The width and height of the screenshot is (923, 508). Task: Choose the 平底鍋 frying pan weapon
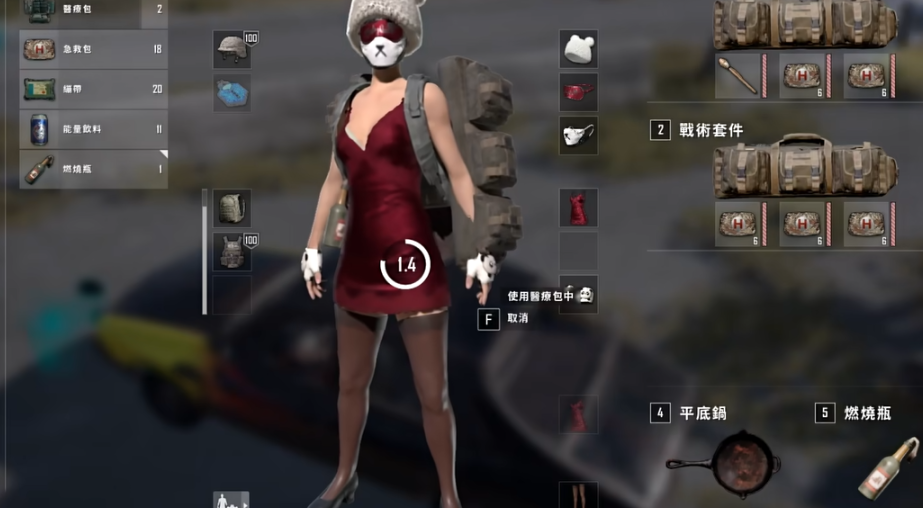723,464
